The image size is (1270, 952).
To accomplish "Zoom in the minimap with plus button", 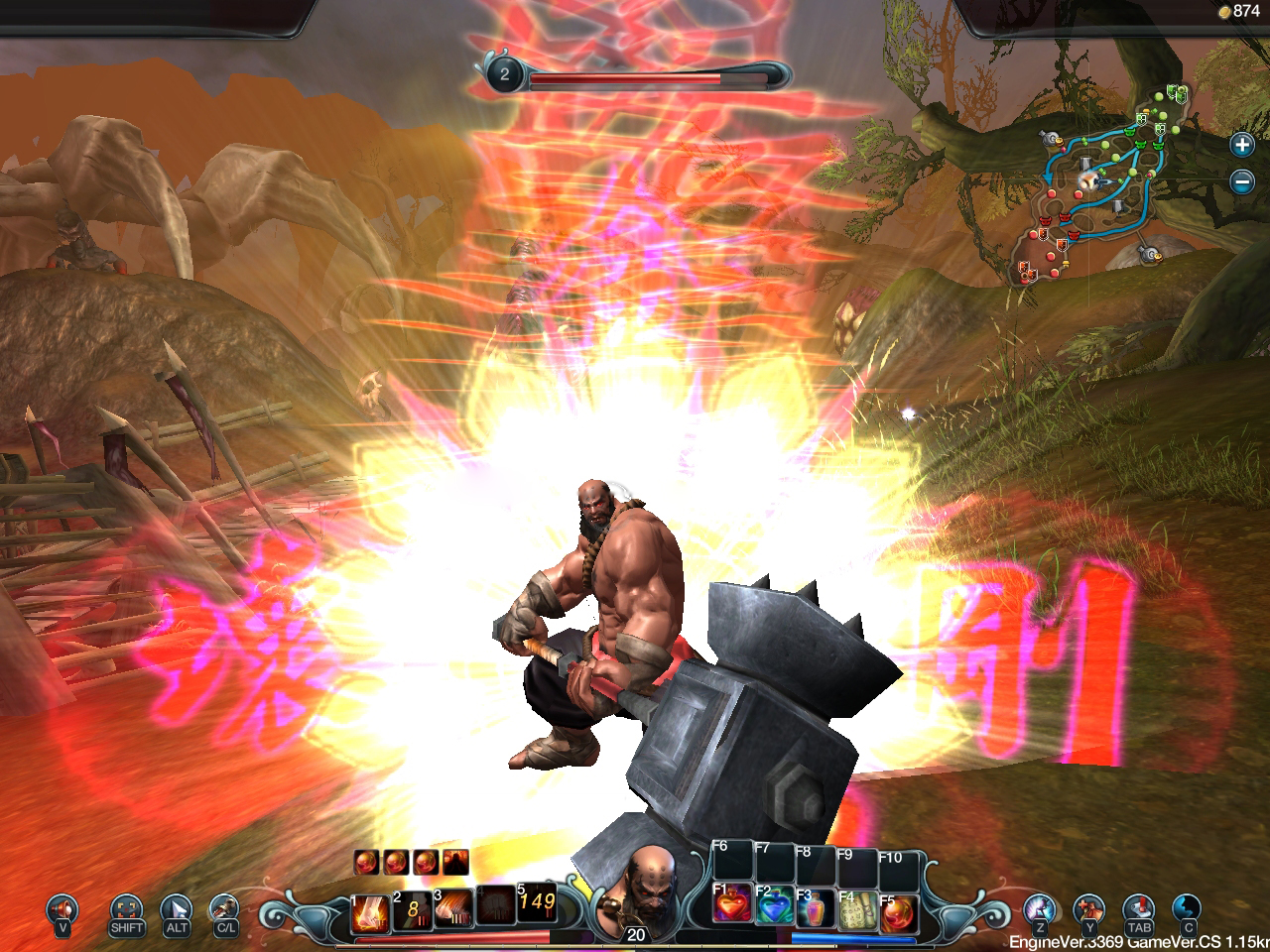I will click(1241, 145).
